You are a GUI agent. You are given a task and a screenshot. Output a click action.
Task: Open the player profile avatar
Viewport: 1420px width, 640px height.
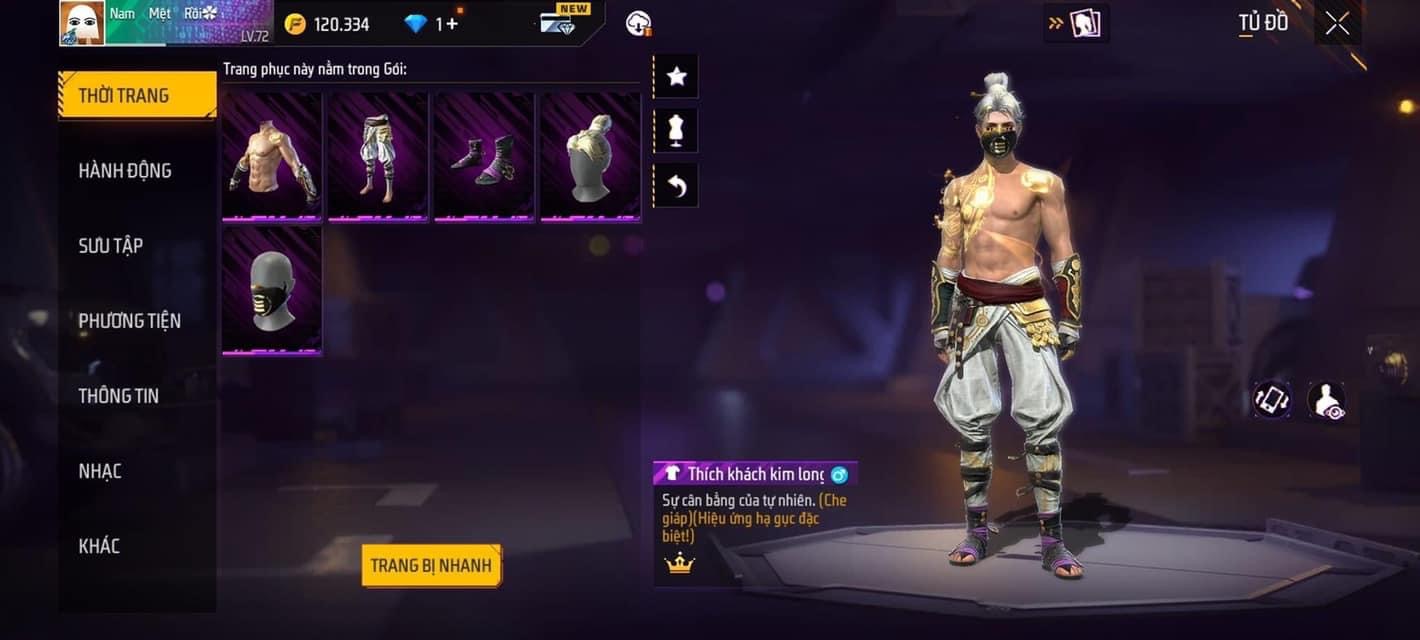point(82,23)
